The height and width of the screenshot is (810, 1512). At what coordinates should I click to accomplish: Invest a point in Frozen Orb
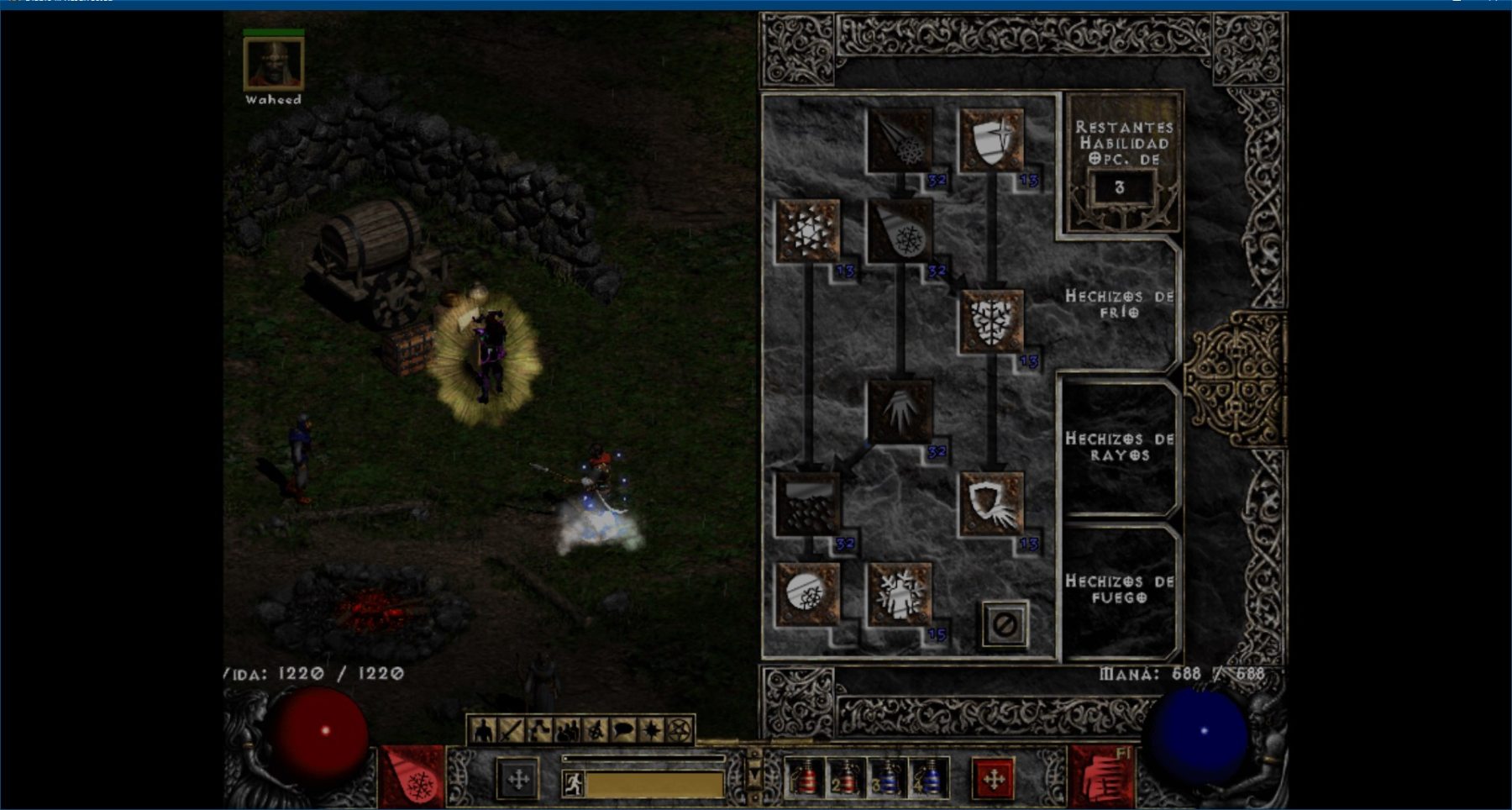807,594
